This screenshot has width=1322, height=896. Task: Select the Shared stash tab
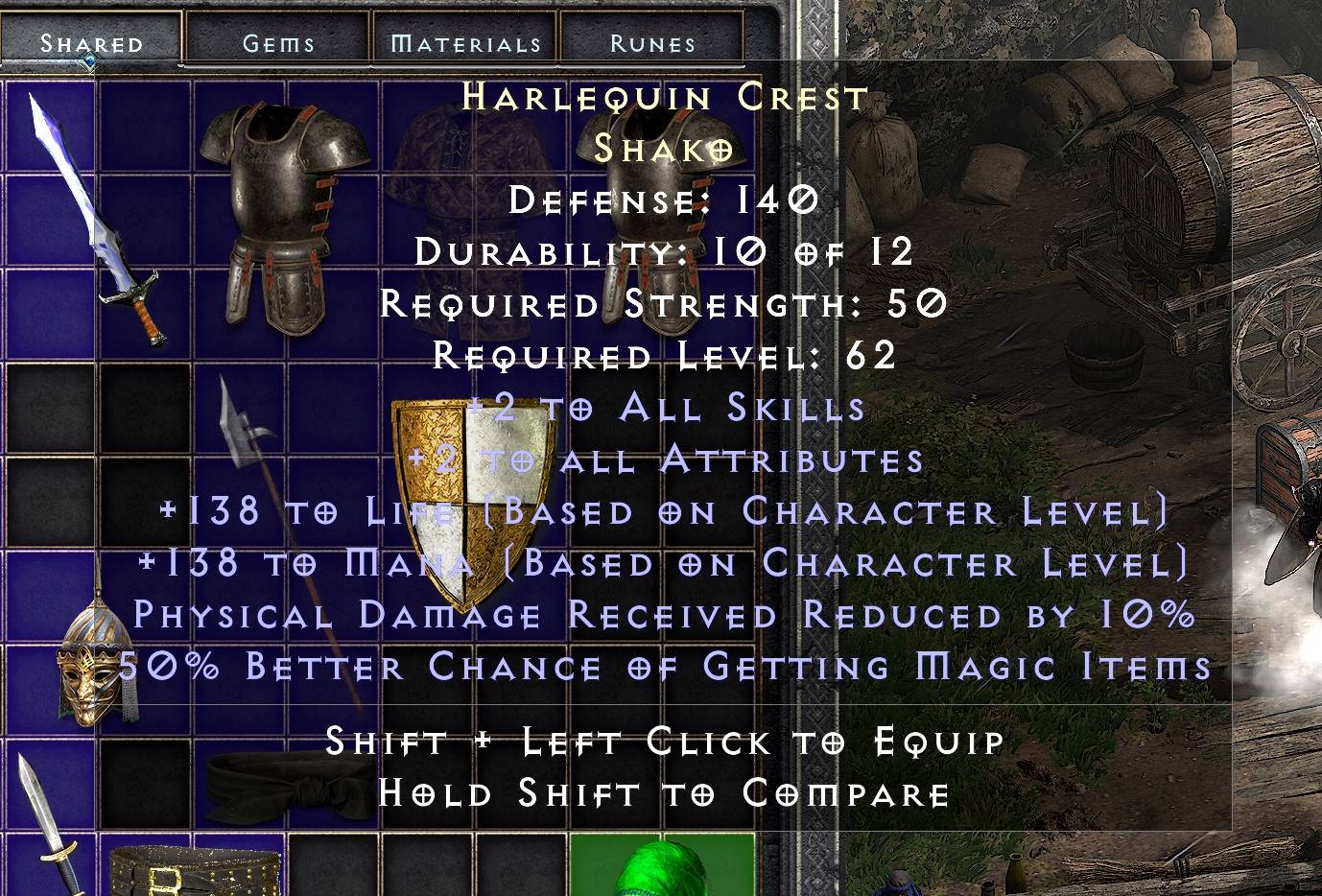[90, 41]
